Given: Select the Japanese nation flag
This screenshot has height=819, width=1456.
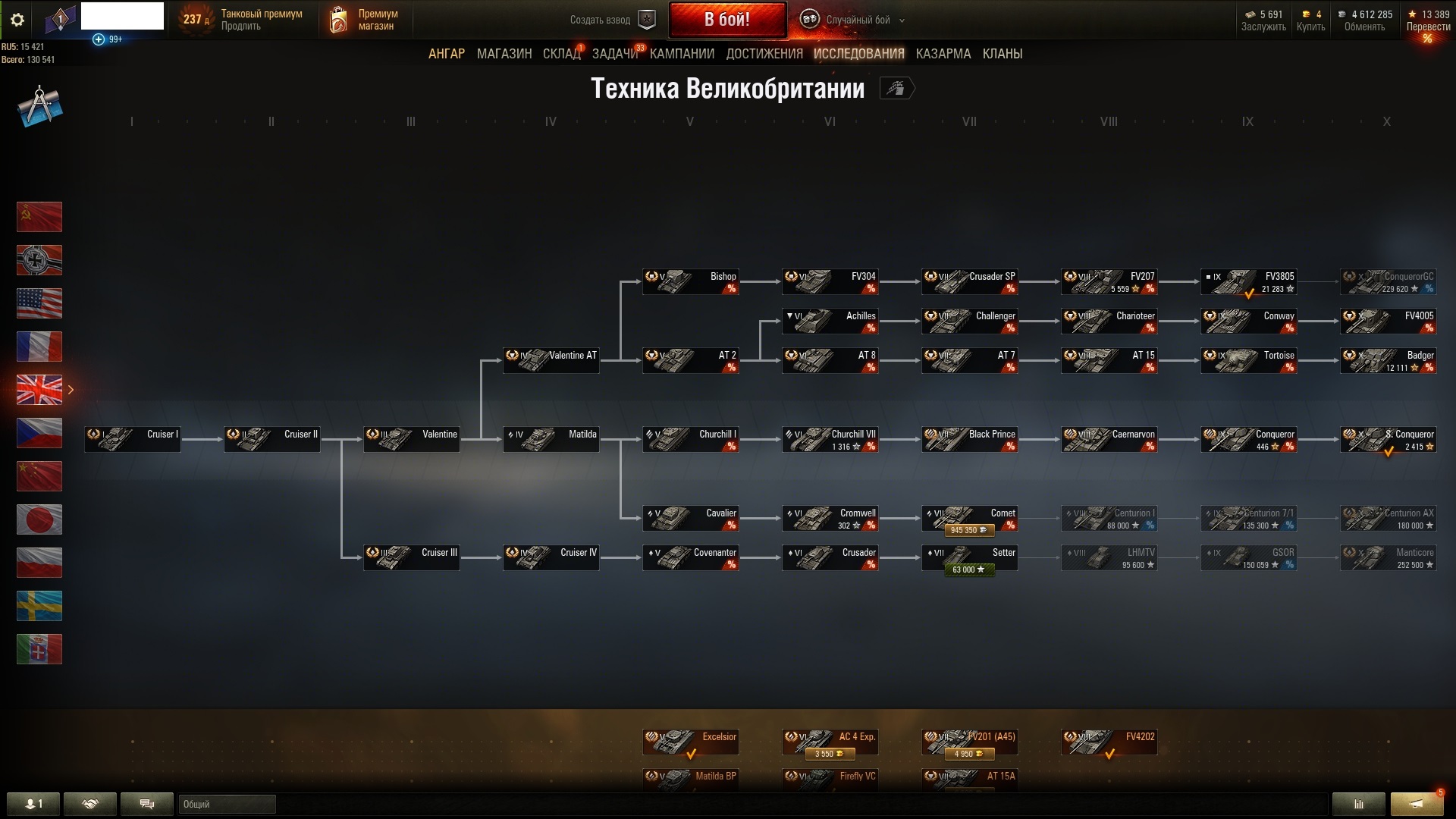Looking at the screenshot, I should tap(39, 519).
